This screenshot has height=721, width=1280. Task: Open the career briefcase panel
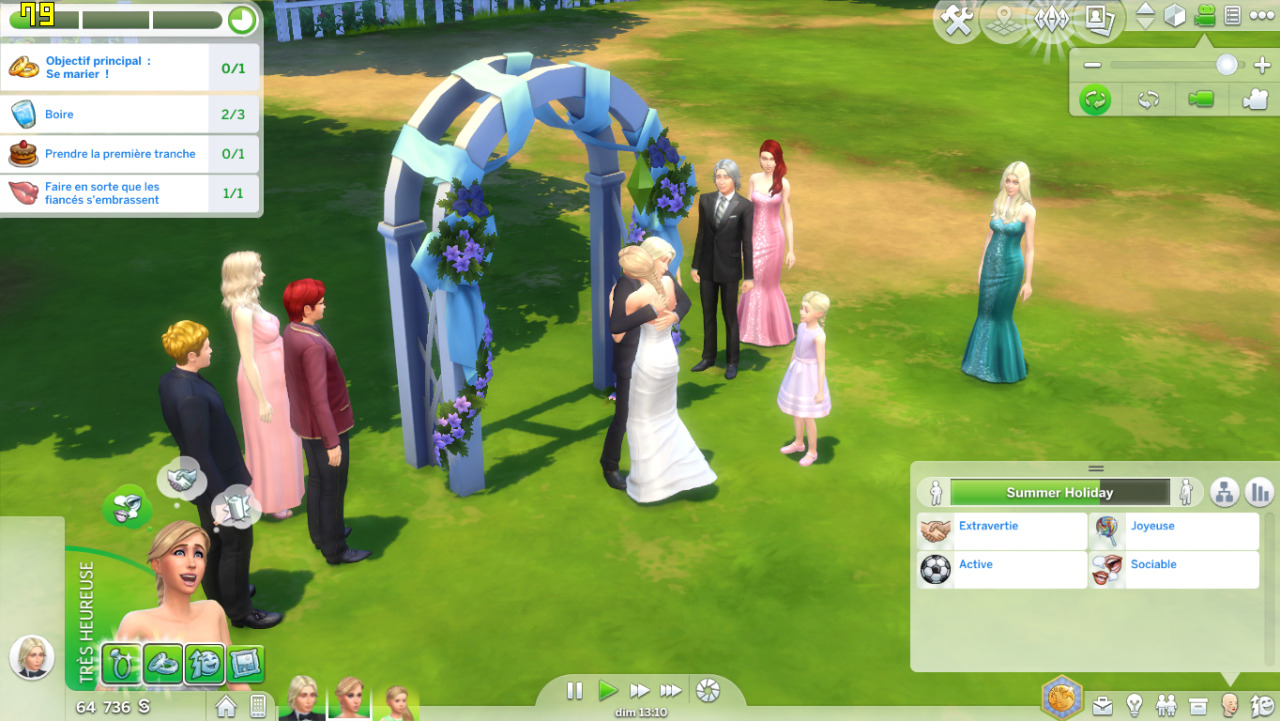(x=1102, y=706)
